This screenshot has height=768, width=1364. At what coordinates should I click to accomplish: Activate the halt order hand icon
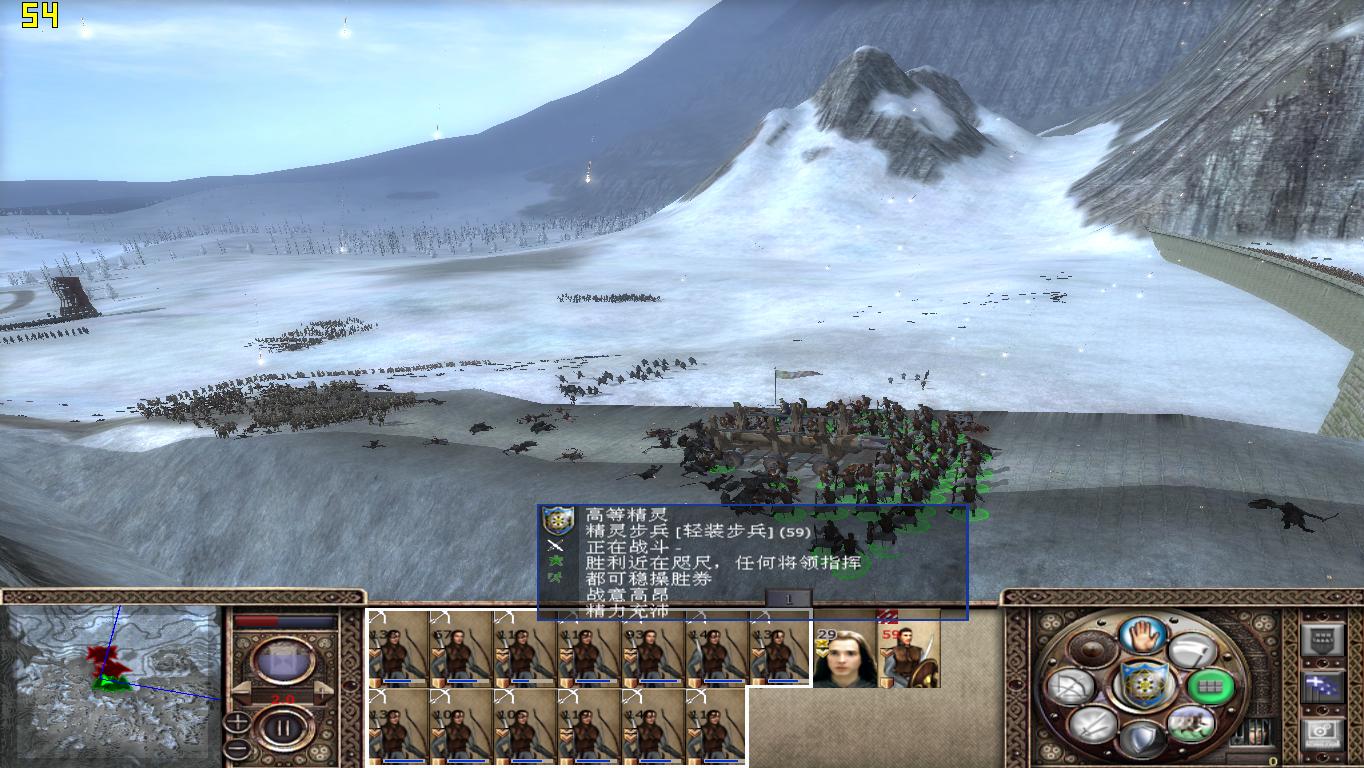tap(1143, 635)
